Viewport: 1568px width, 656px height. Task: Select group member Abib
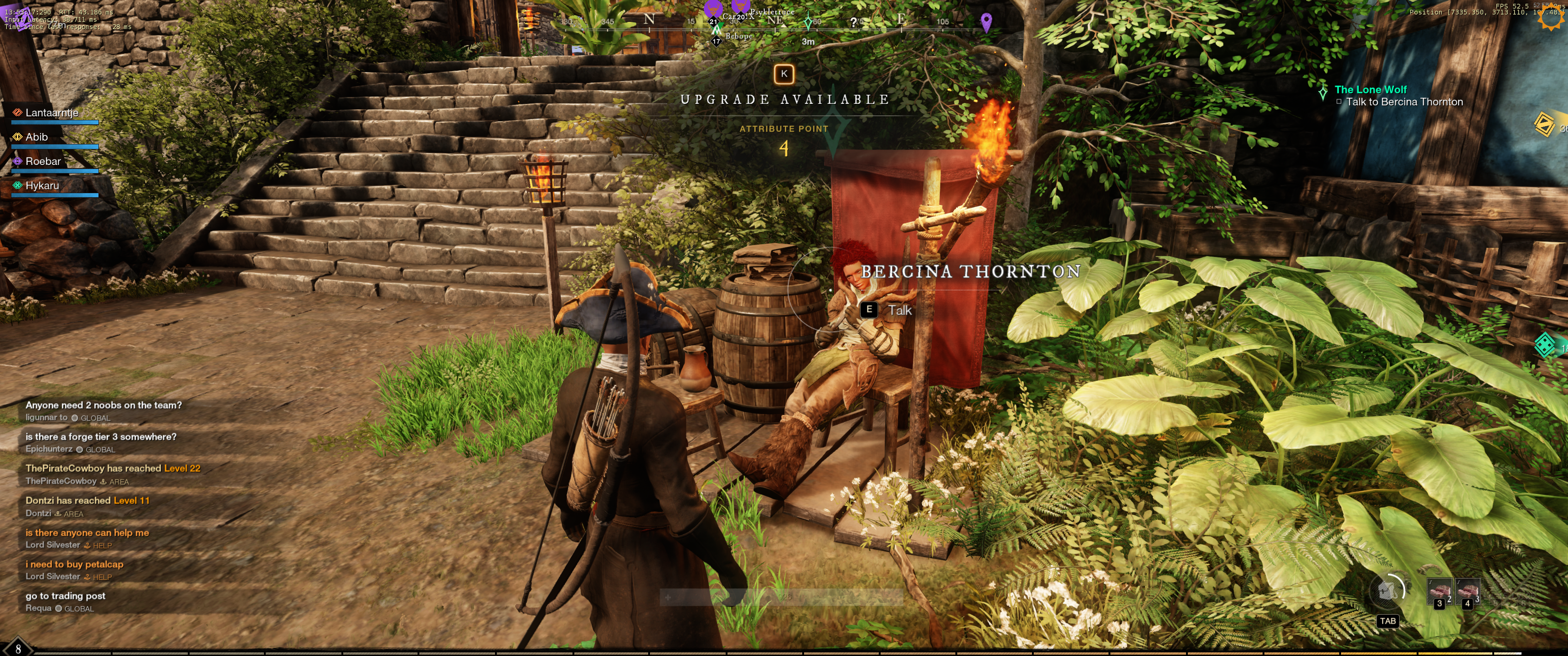tap(36, 137)
